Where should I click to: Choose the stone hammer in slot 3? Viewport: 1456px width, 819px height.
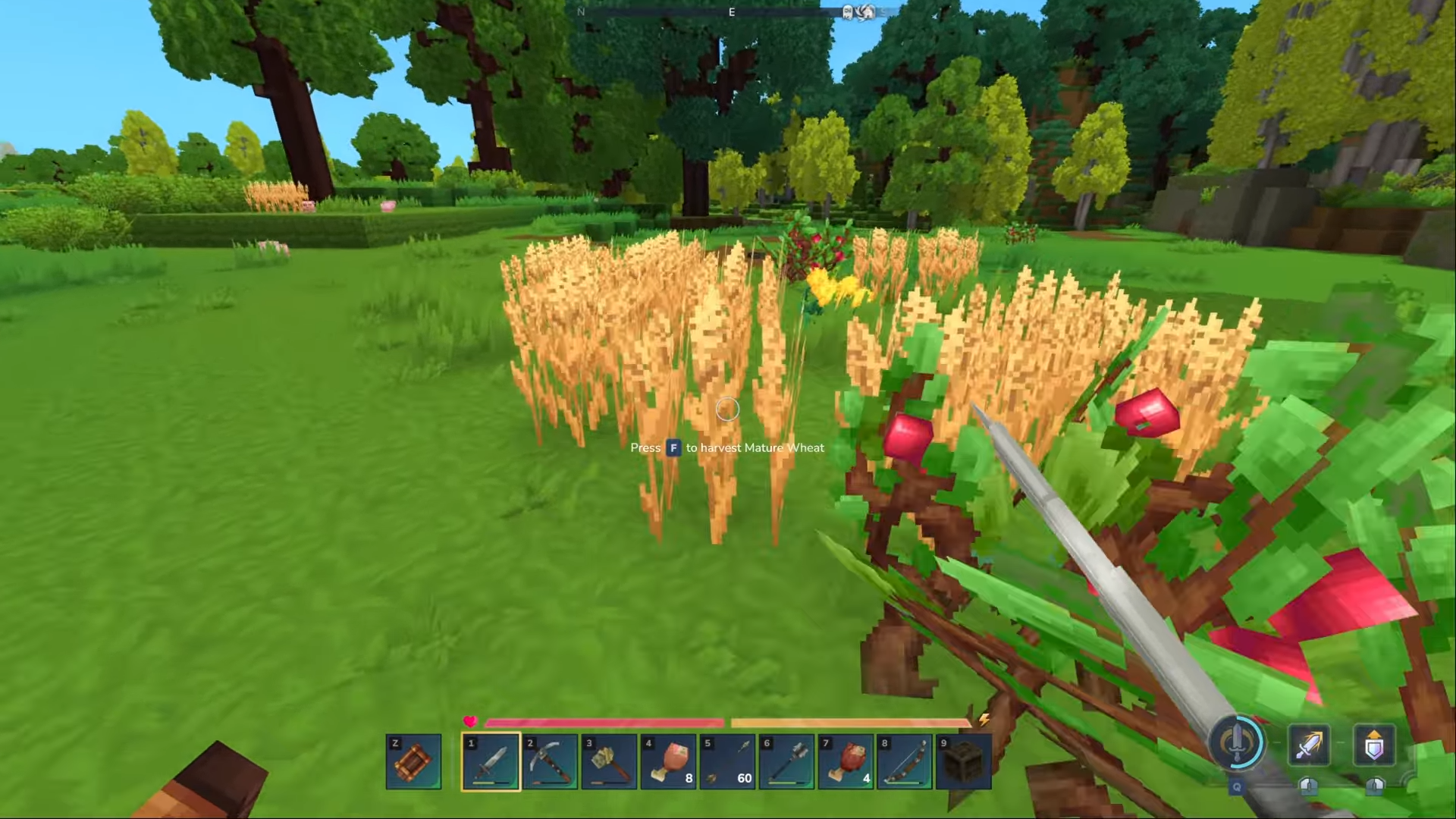tap(609, 761)
